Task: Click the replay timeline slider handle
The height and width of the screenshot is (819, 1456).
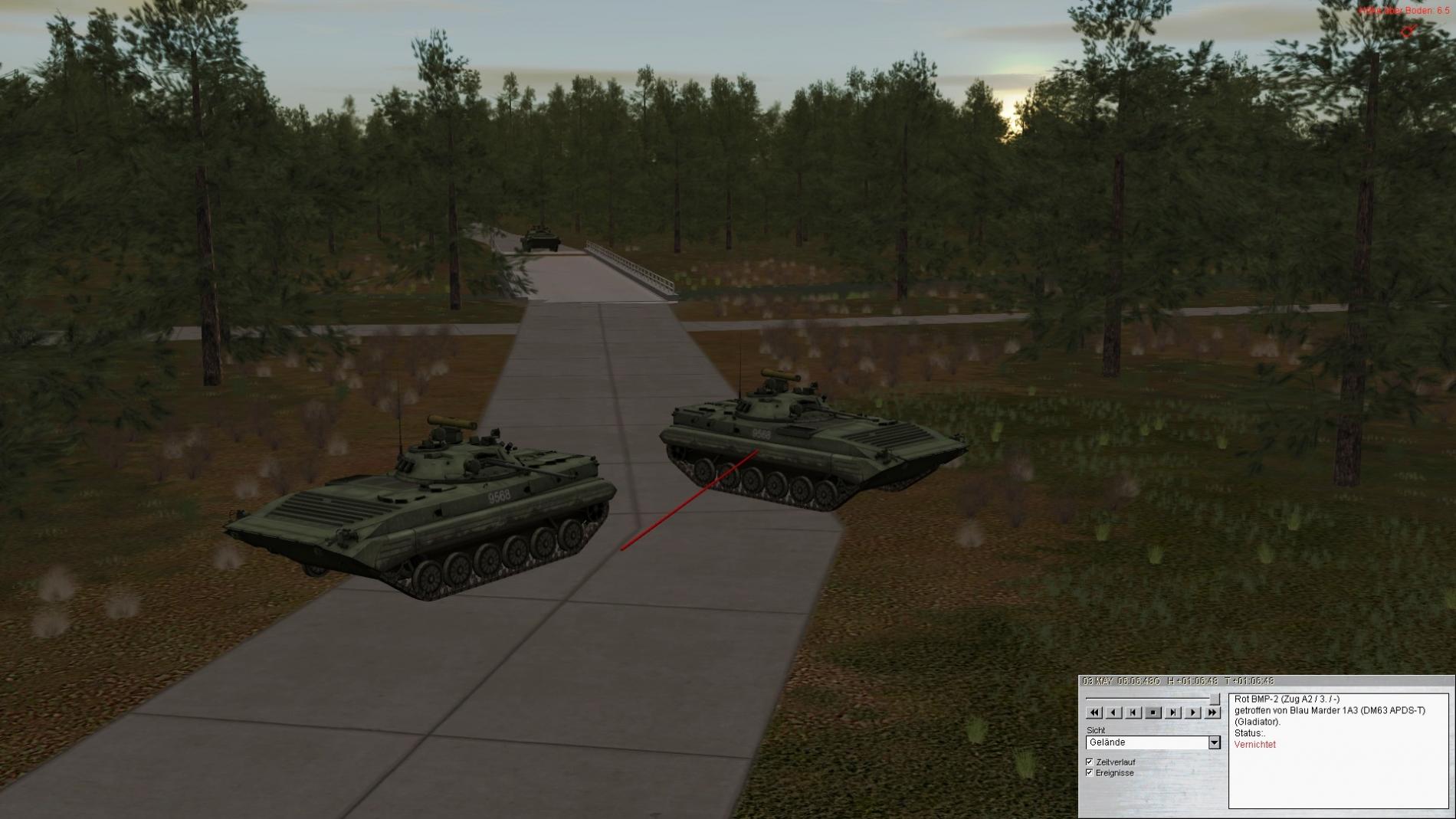Action: (x=1215, y=699)
